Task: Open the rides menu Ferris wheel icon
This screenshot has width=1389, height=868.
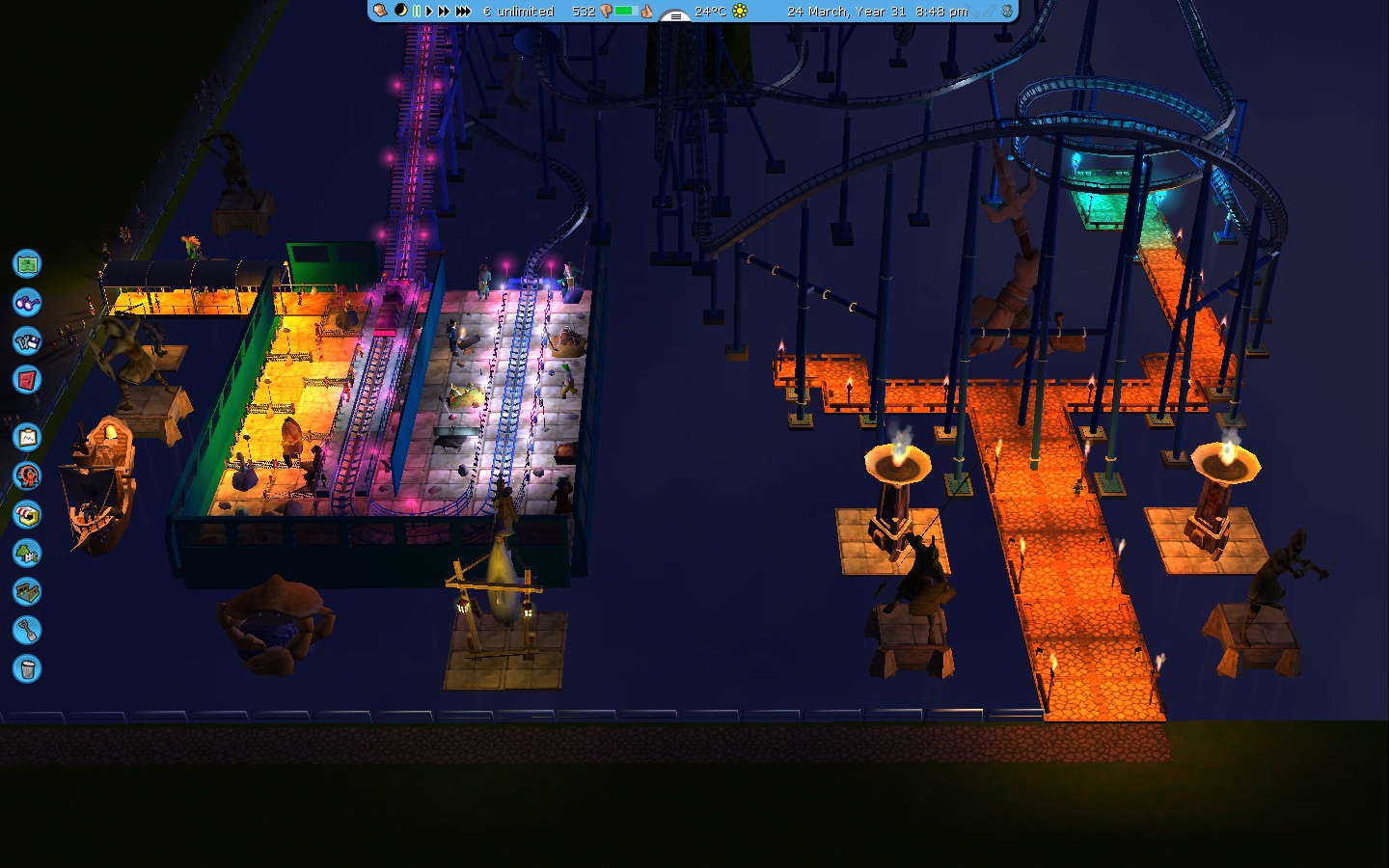Action: coord(27,475)
